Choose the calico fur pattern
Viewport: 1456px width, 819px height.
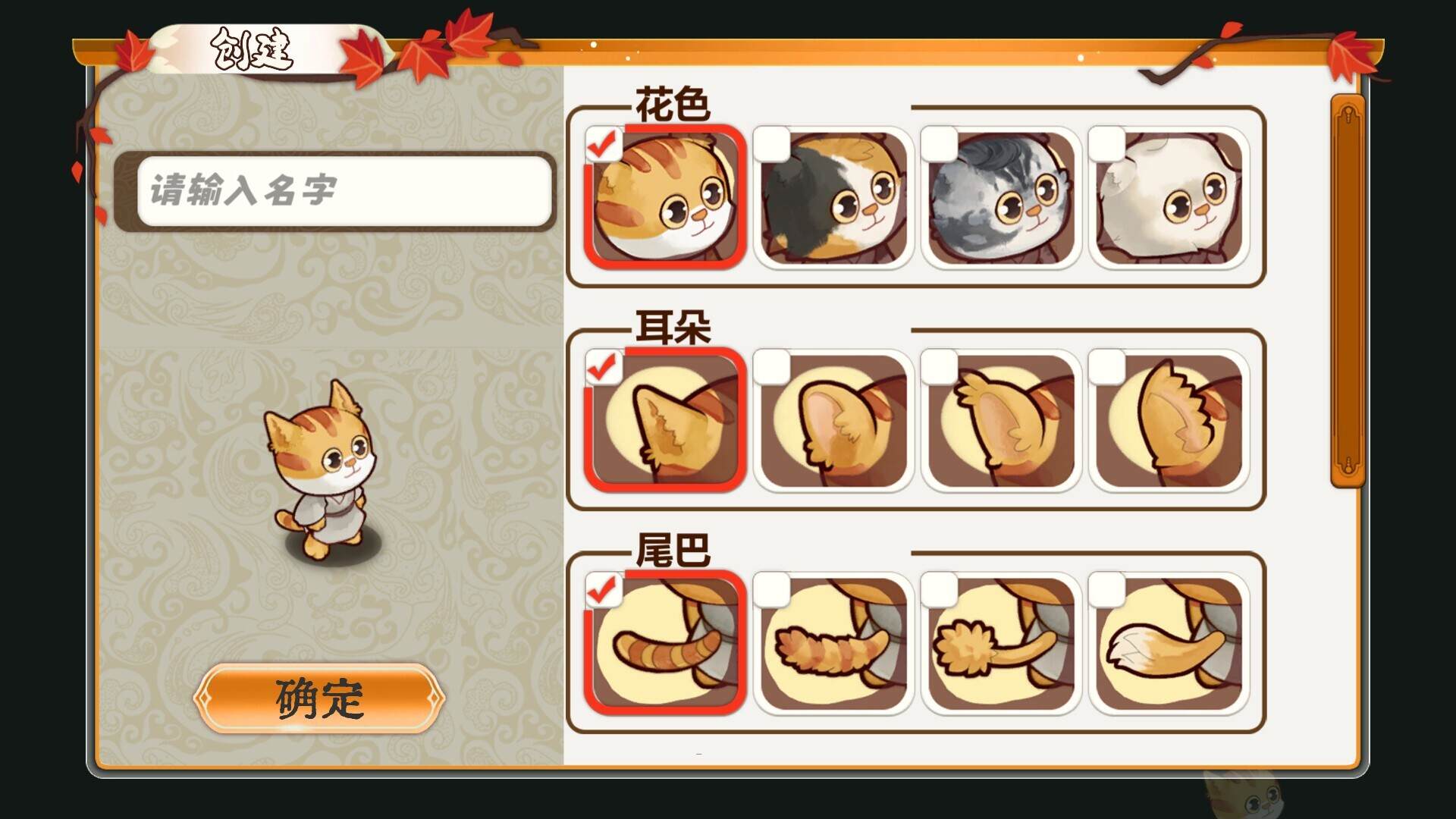tap(833, 199)
